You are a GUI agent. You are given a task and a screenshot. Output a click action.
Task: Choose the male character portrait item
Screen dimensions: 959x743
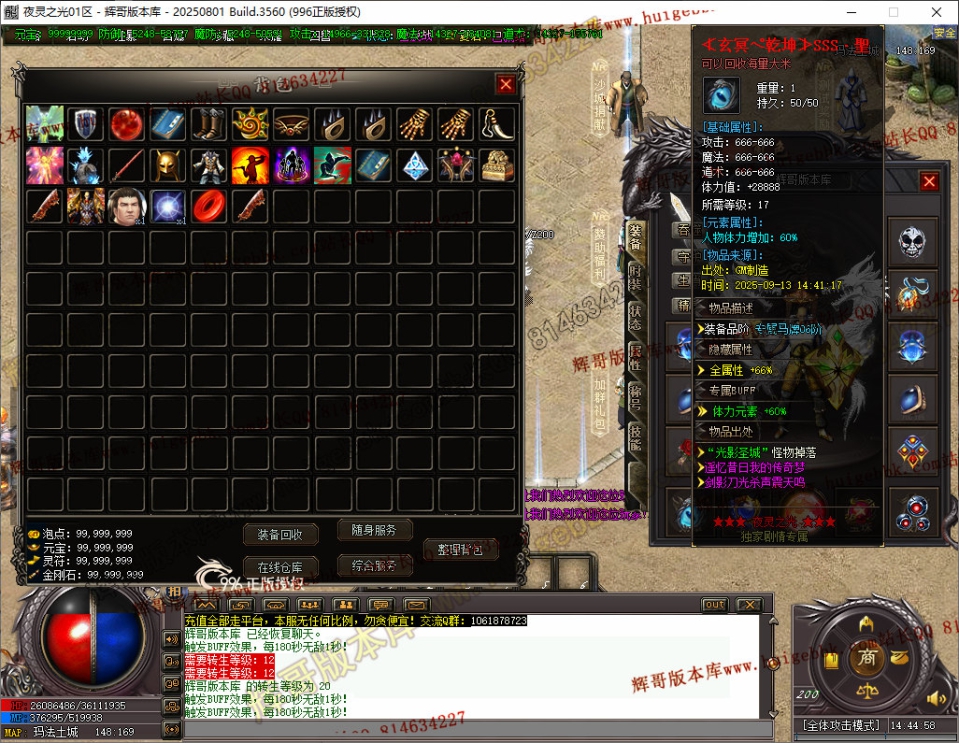click(x=127, y=206)
